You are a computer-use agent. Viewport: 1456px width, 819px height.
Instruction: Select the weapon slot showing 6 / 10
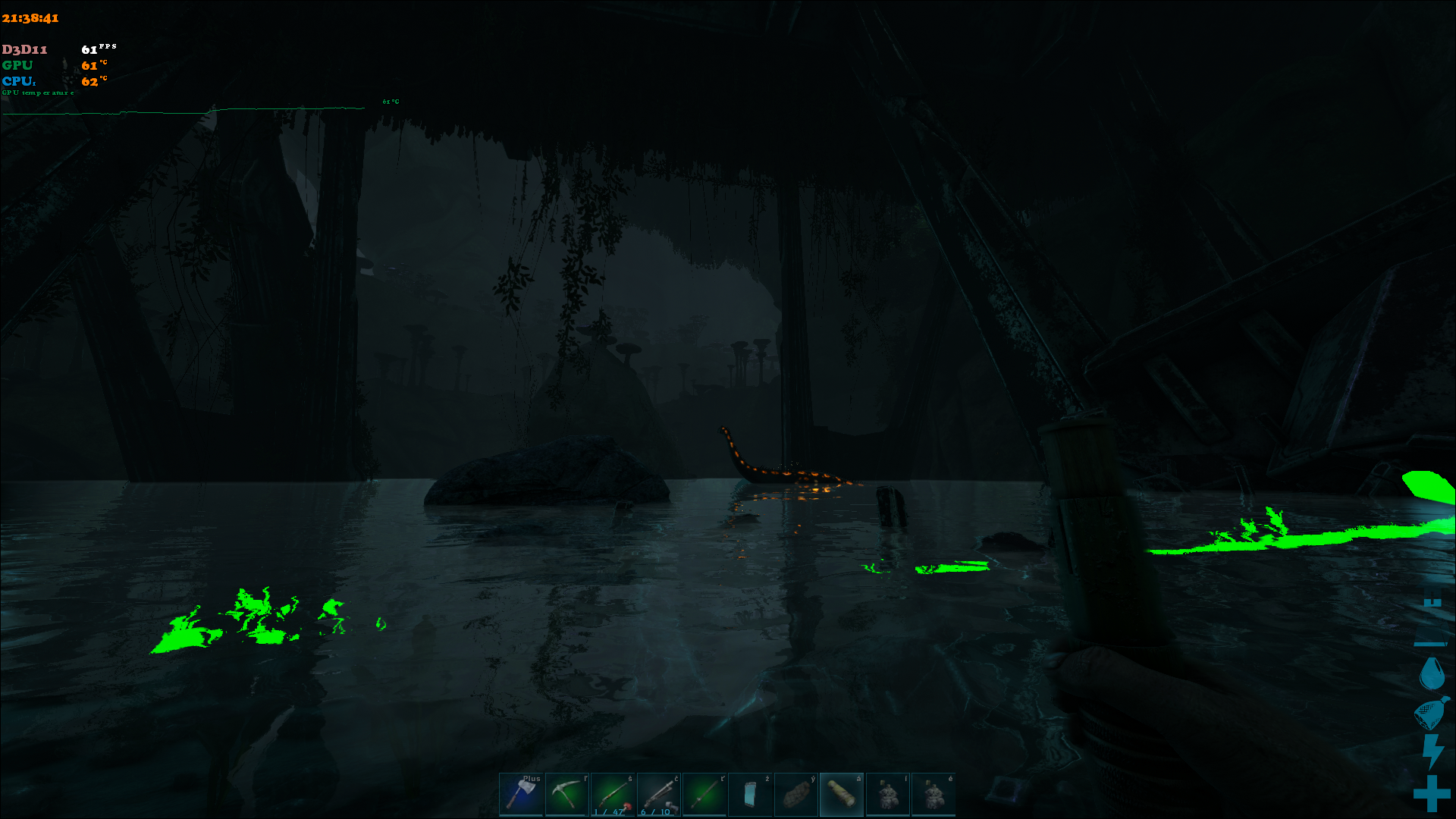(658, 794)
